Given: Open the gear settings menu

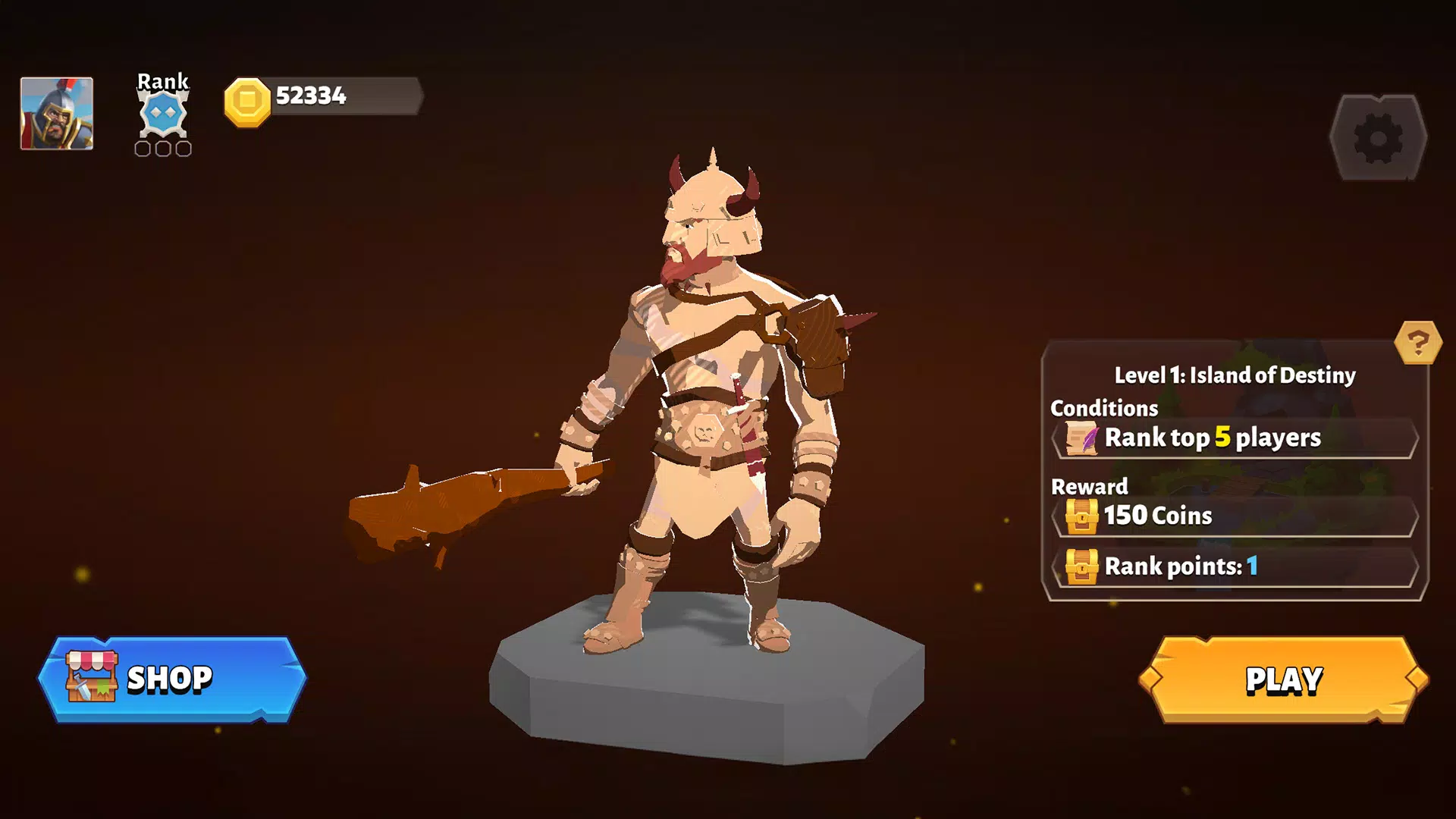Looking at the screenshot, I should pyautogui.click(x=1378, y=138).
